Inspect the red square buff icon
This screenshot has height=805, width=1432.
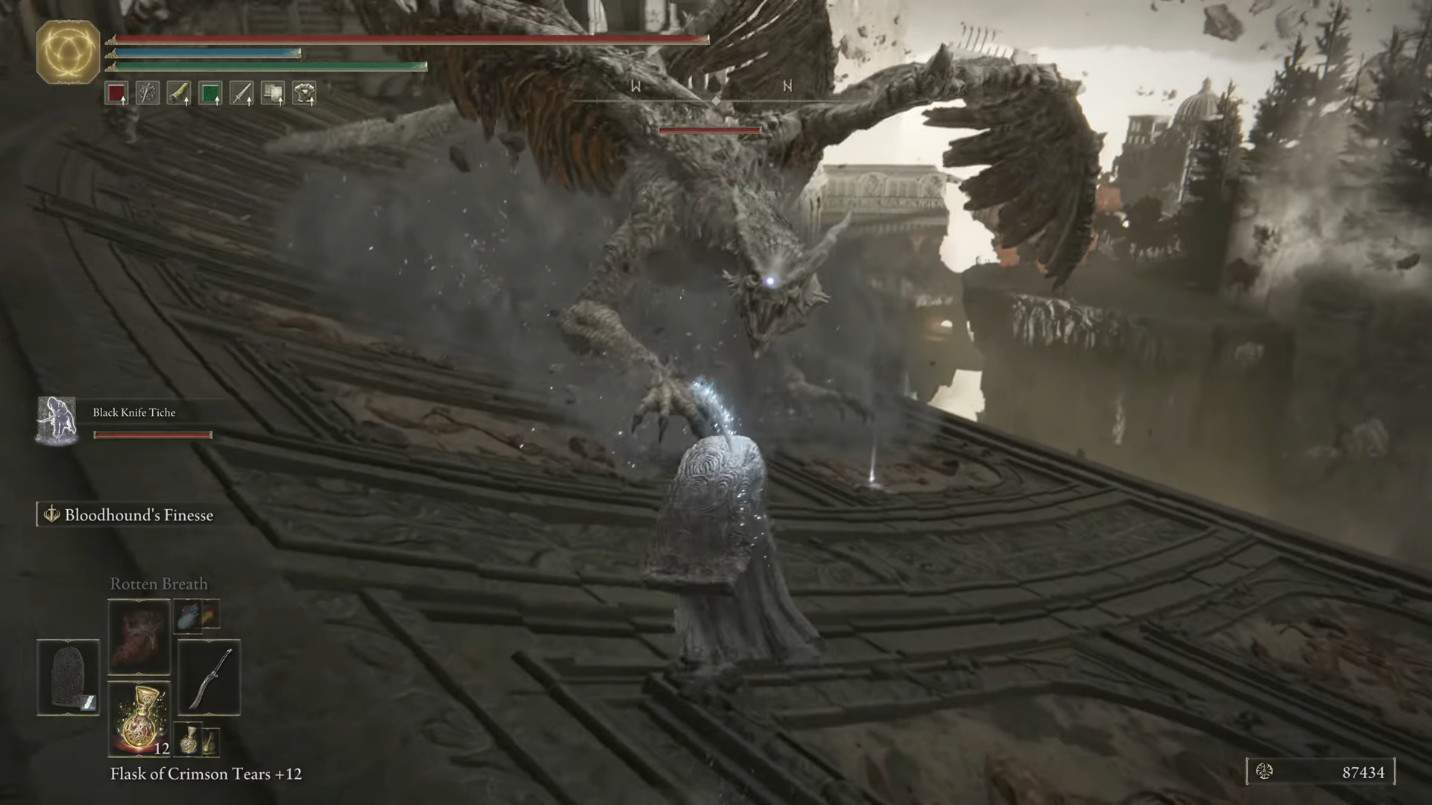click(116, 94)
